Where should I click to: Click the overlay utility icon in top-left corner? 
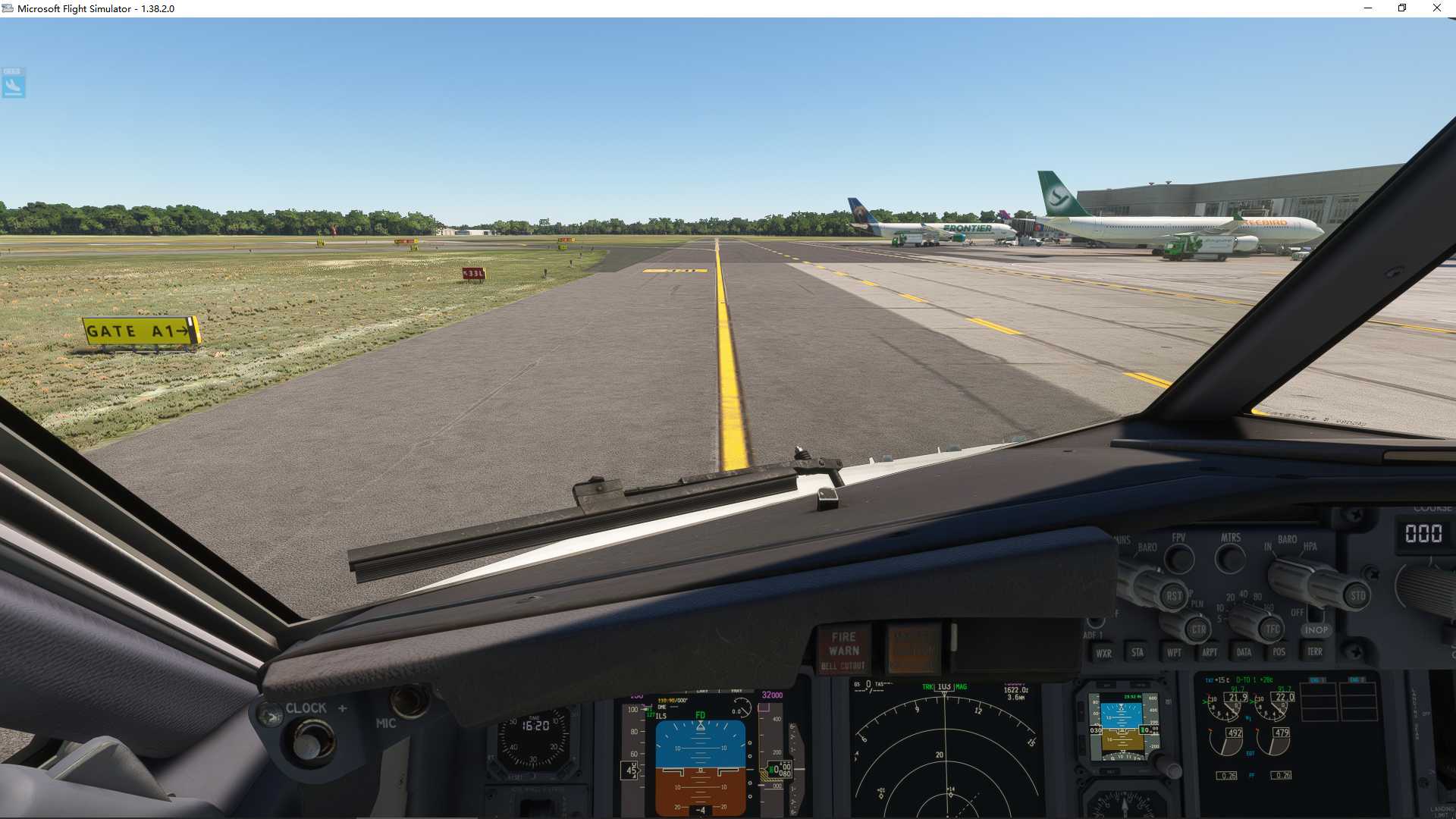click(x=13, y=84)
